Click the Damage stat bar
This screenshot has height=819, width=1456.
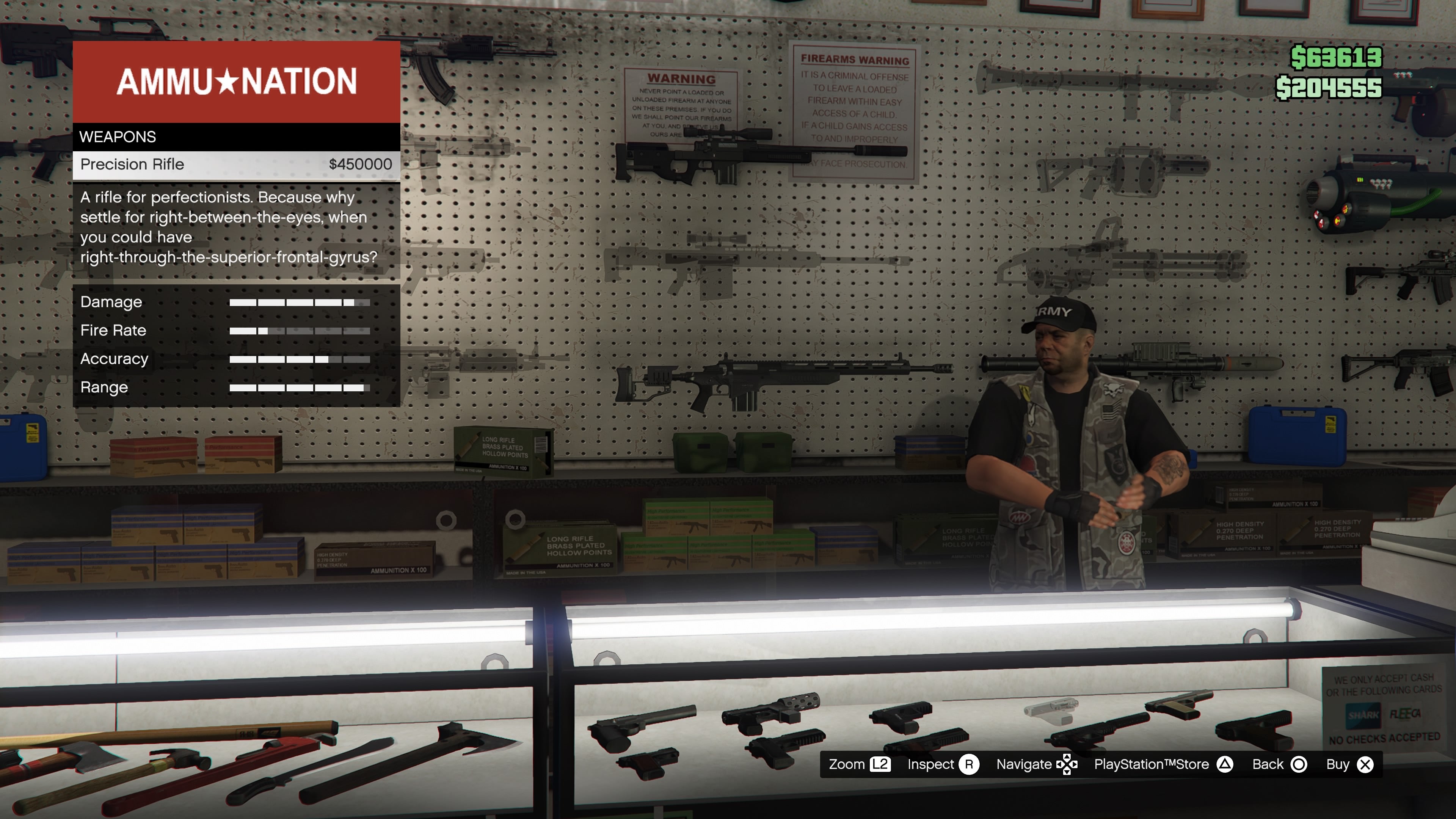click(x=300, y=302)
